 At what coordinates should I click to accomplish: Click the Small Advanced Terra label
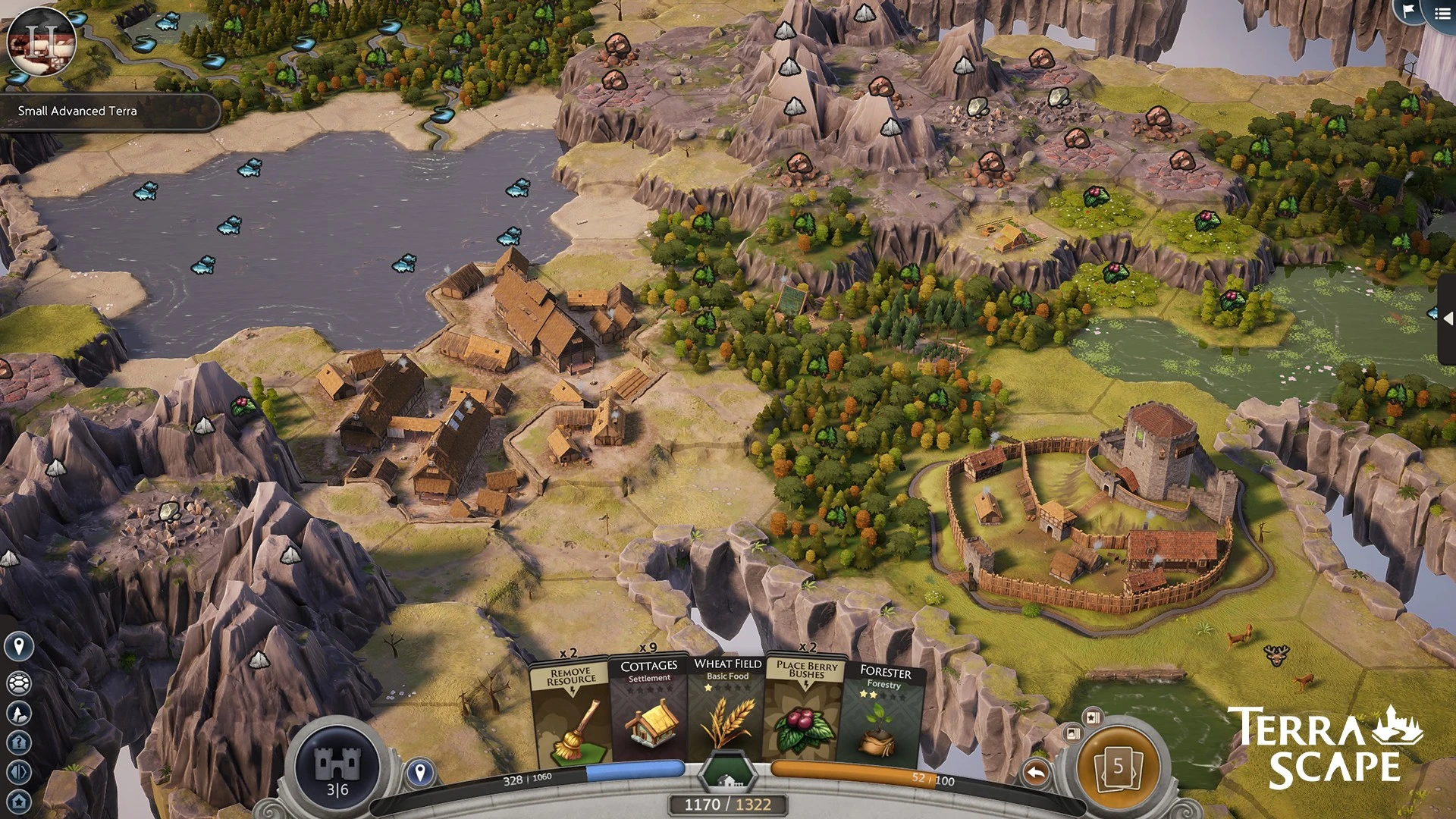pos(78,111)
